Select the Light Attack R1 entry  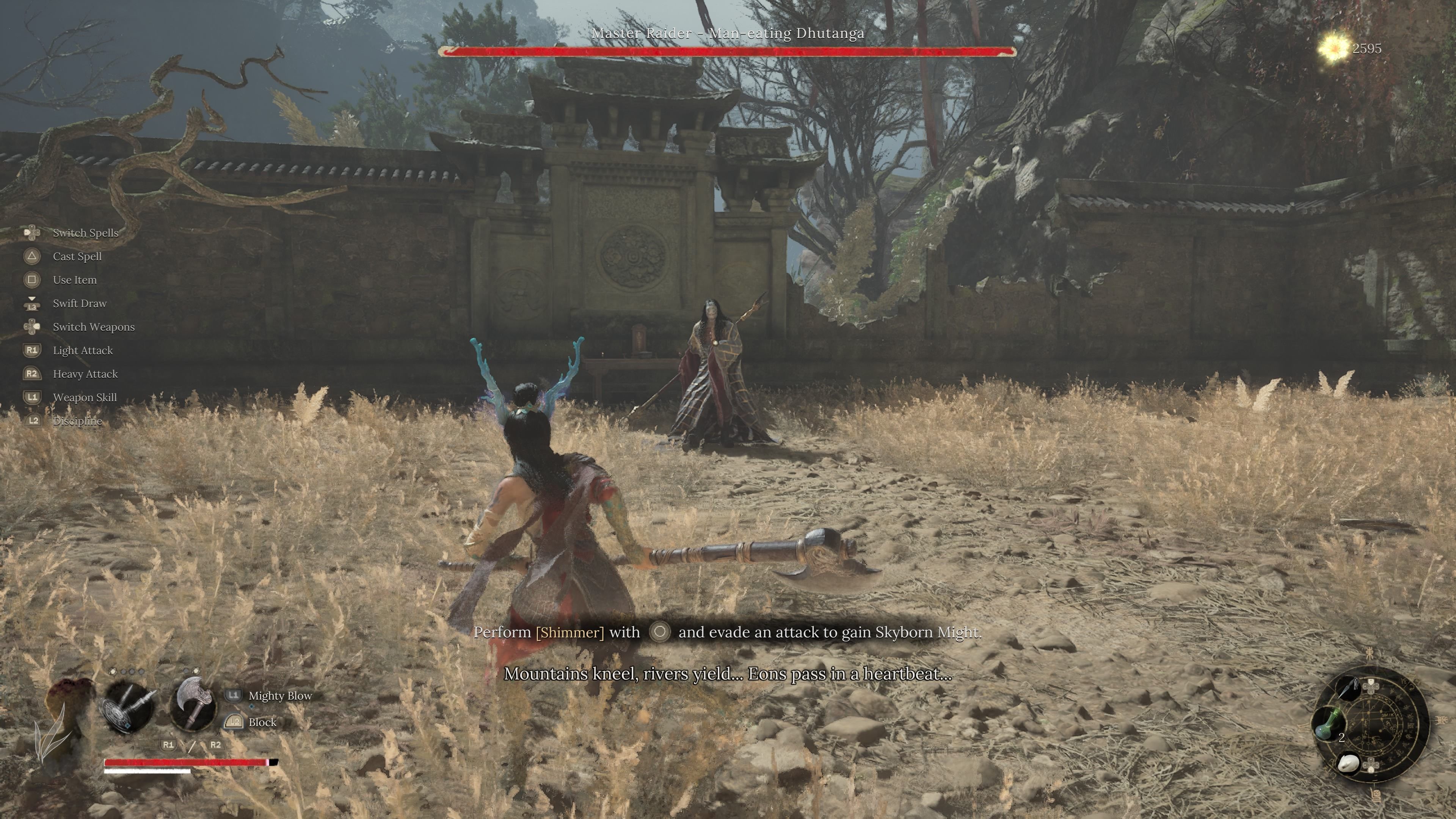(83, 350)
